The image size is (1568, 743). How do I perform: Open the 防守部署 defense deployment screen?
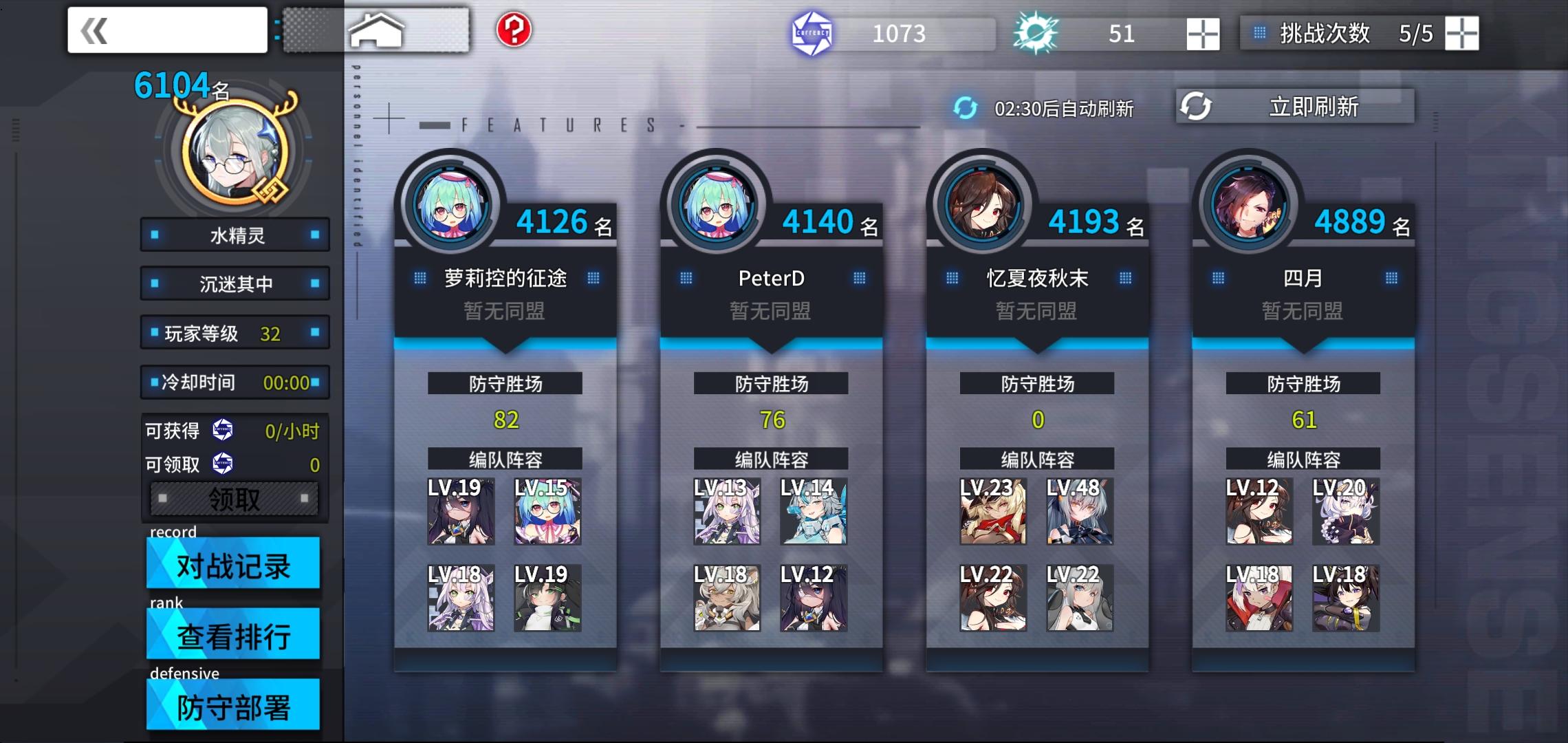[232, 706]
